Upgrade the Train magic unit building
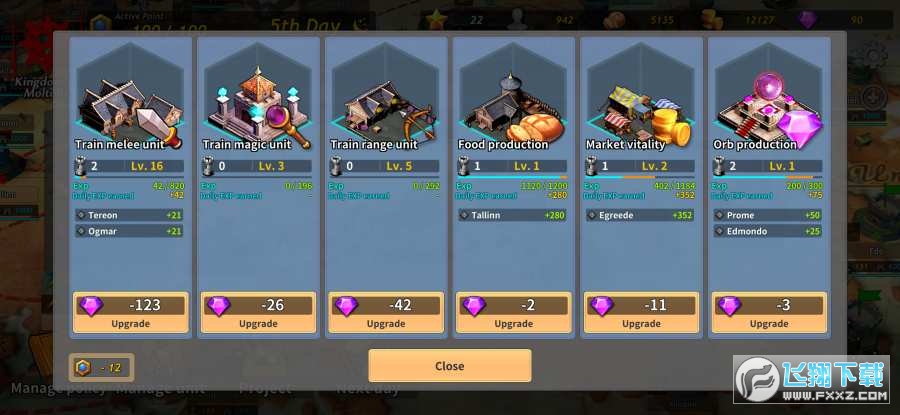 point(258,312)
